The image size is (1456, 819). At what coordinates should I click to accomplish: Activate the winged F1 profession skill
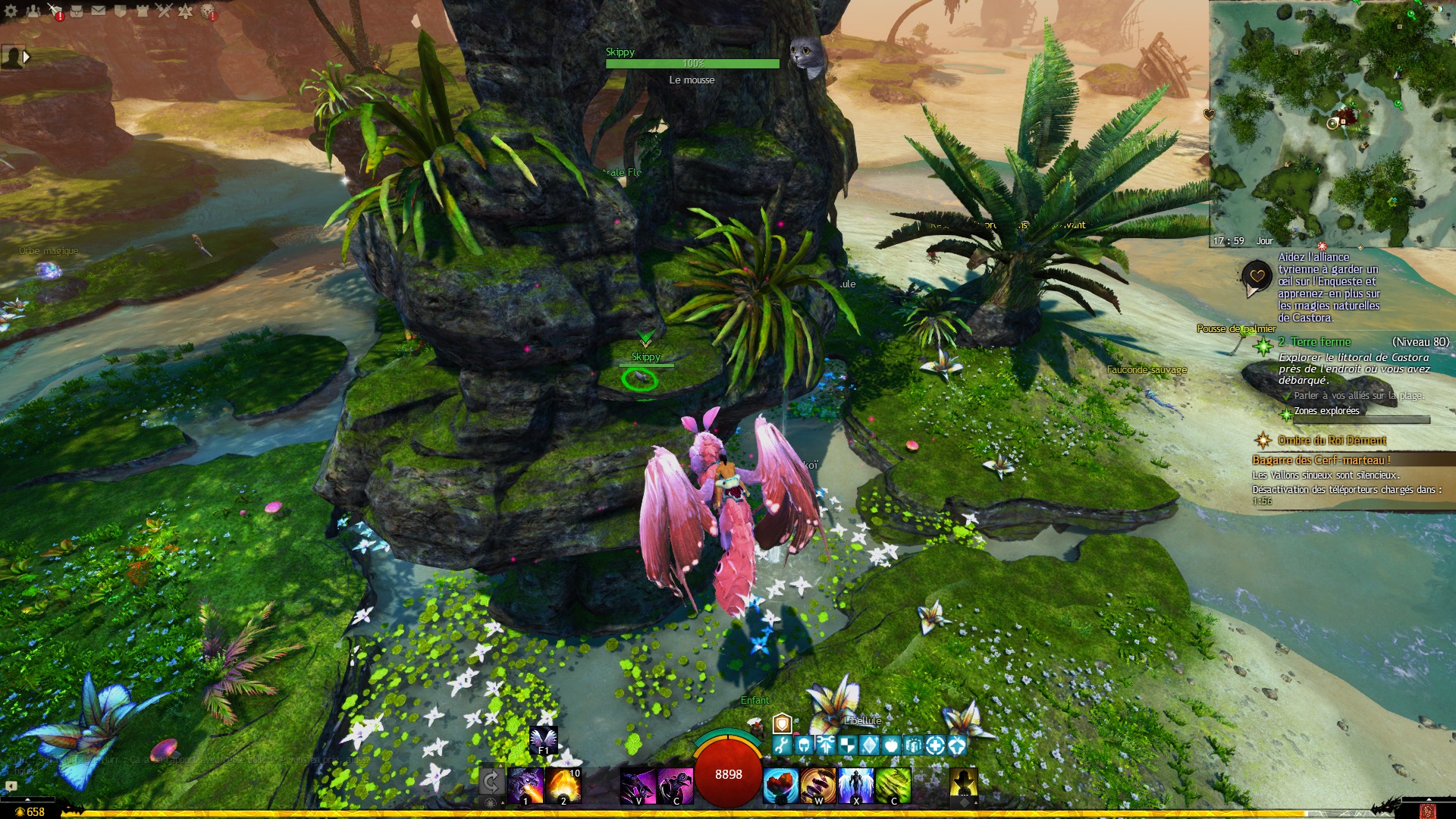543,739
